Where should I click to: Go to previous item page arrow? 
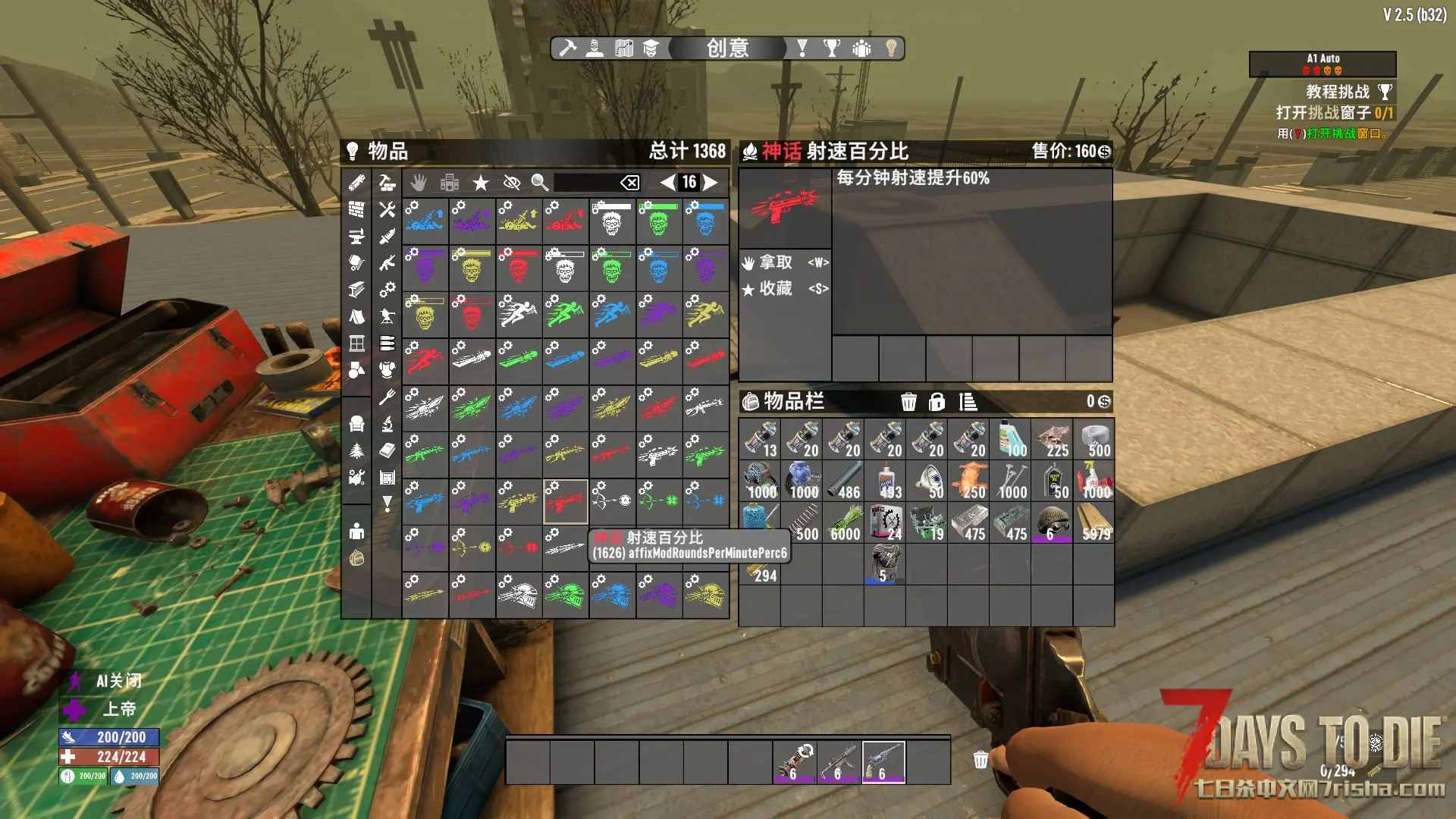point(667,182)
